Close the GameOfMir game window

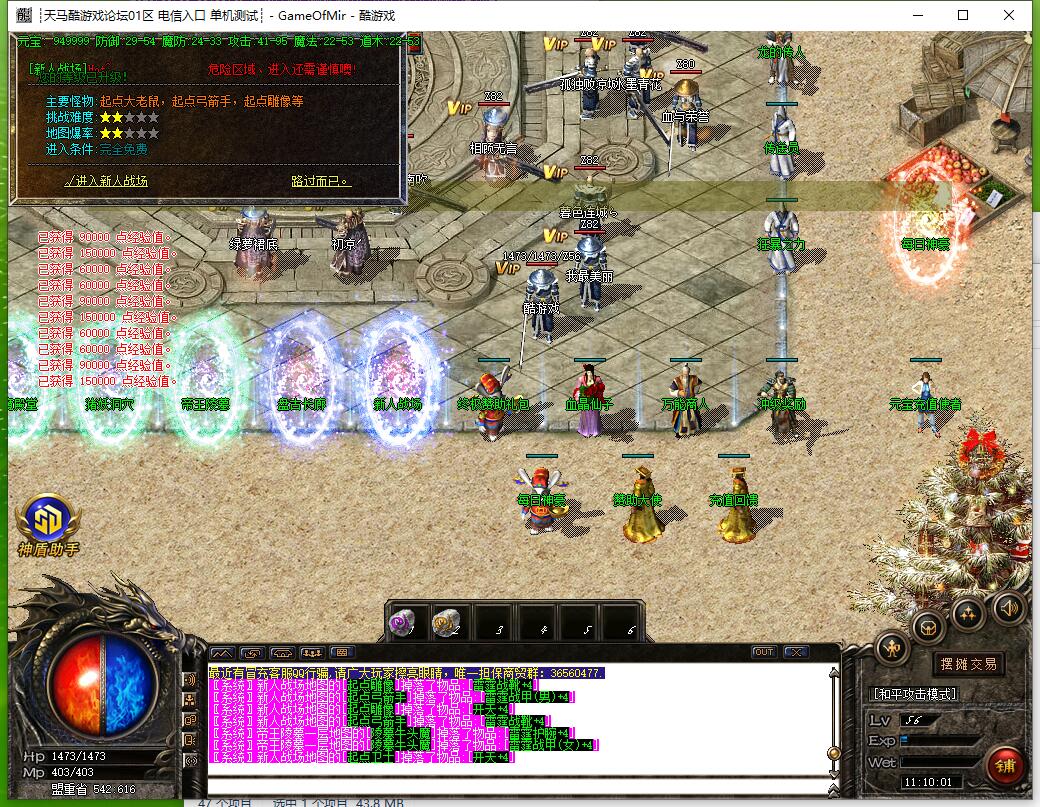click(1009, 15)
